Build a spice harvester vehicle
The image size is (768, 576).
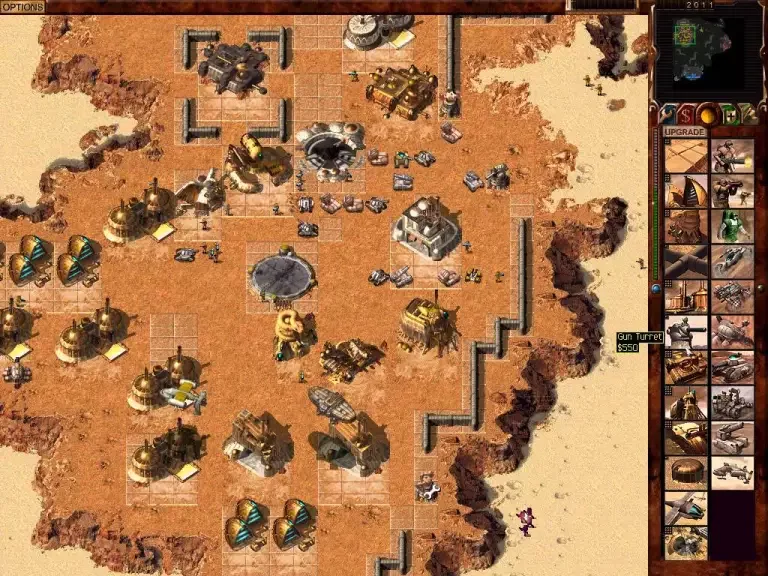coord(731,332)
